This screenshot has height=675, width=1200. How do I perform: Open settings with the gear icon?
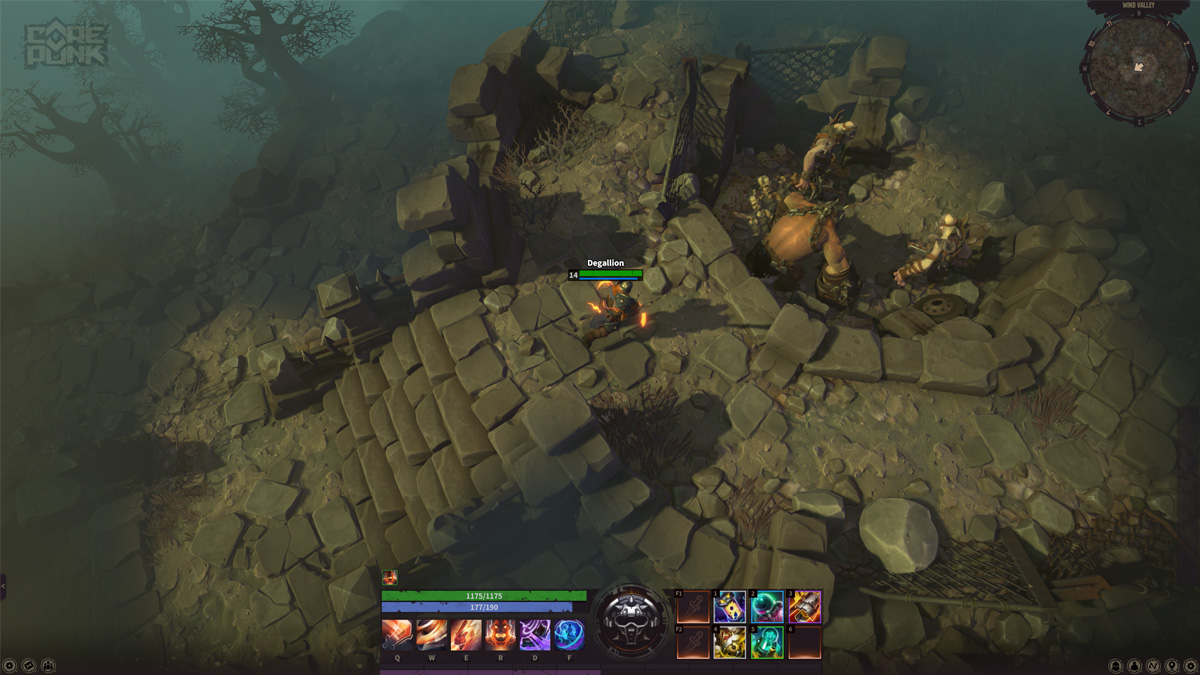tap(10, 665)
